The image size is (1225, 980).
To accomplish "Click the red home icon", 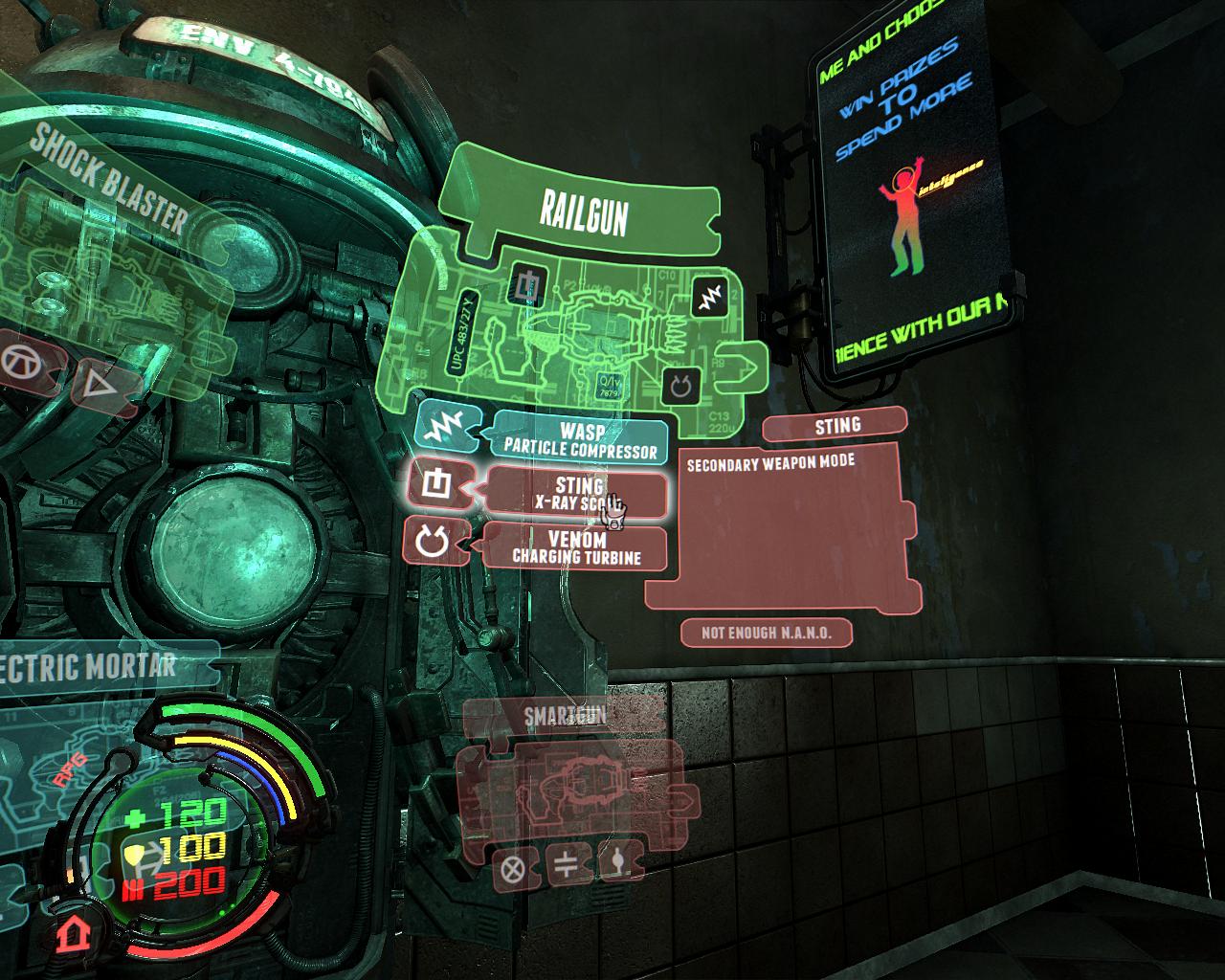I will (69, 931).
